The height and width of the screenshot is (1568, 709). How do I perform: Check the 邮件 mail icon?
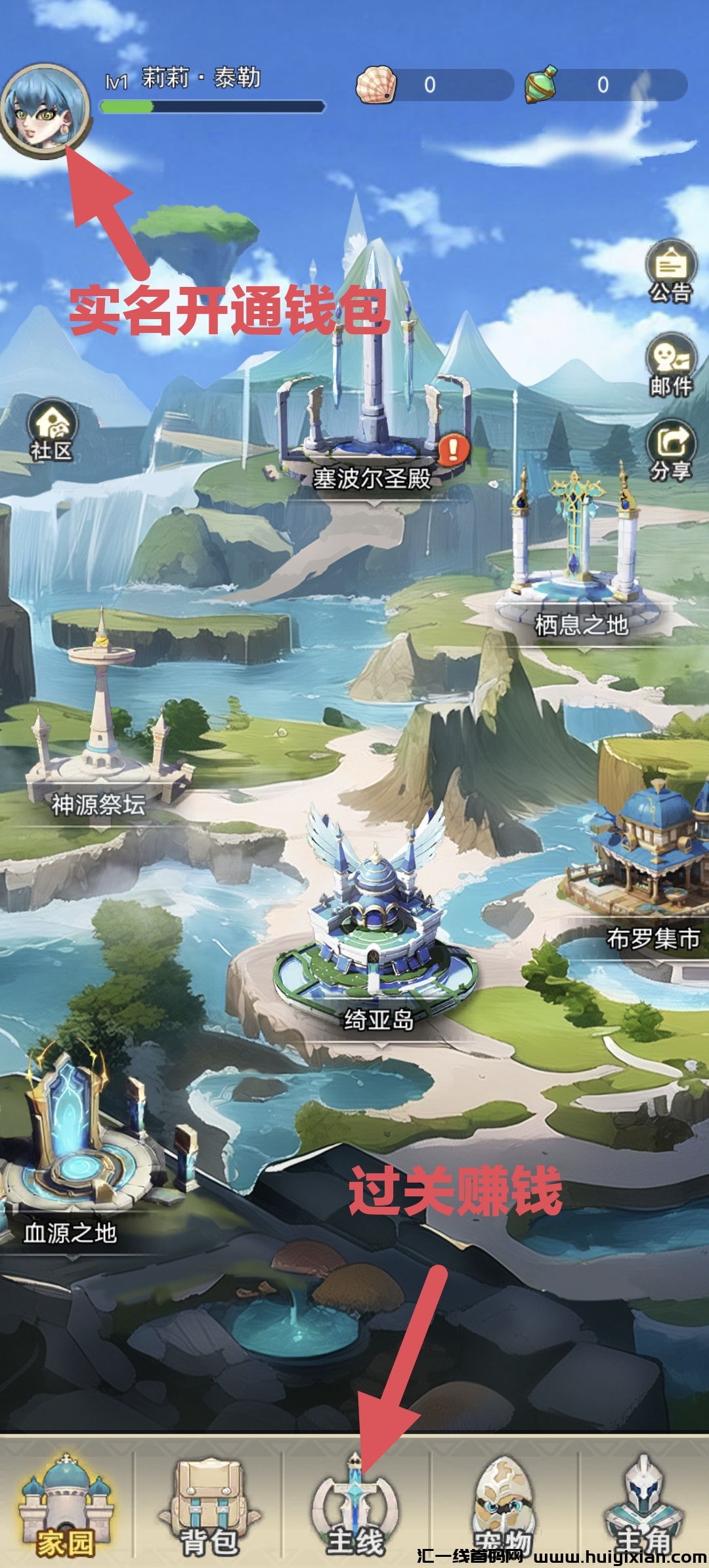tap(670, 365)
